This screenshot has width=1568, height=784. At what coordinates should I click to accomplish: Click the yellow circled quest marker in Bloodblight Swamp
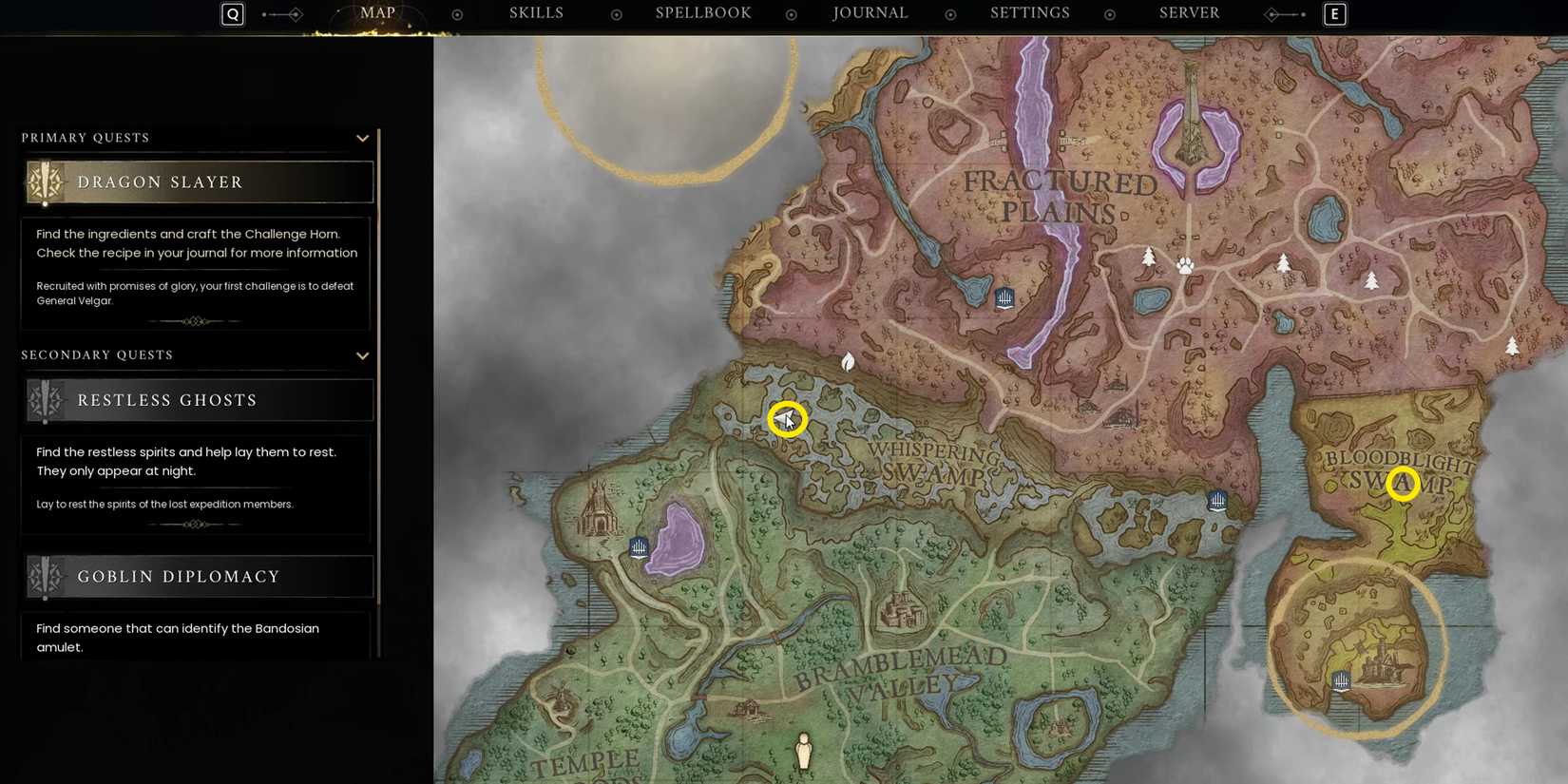tap(1404, 484)
